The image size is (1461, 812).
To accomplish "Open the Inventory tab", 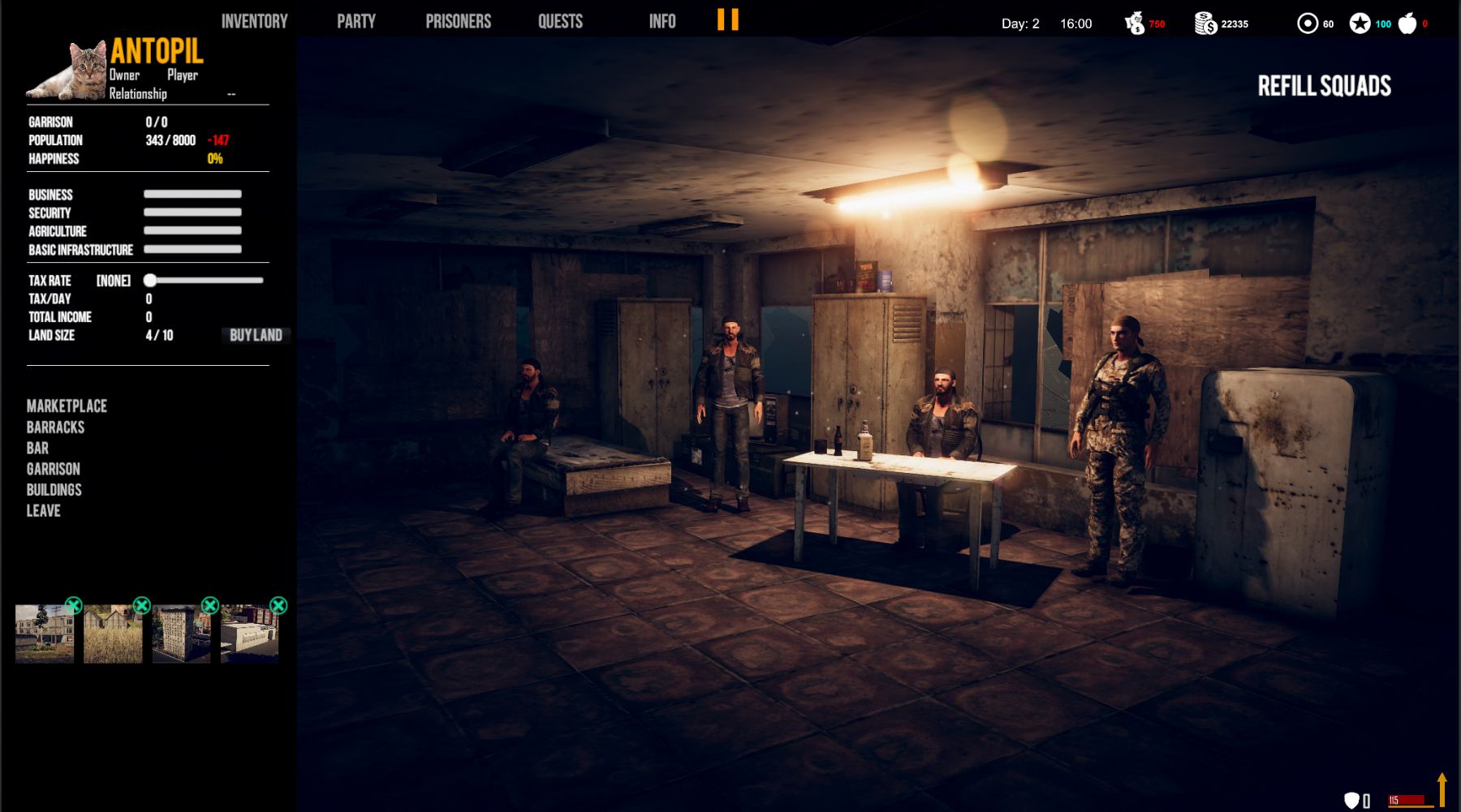I will [x=254, y=21].
